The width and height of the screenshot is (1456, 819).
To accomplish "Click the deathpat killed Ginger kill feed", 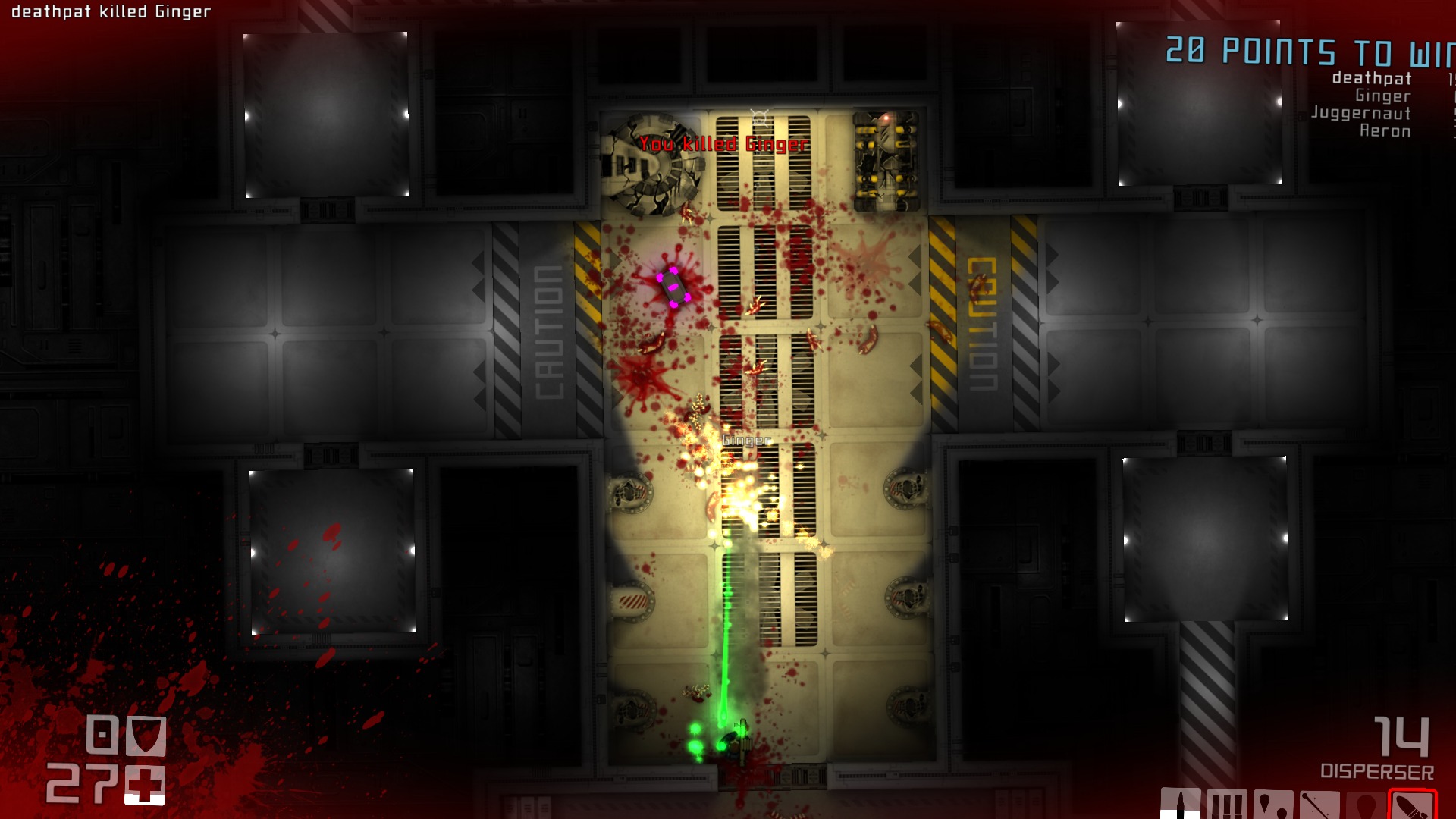I will pyautogui.click(x=111, y=11).
